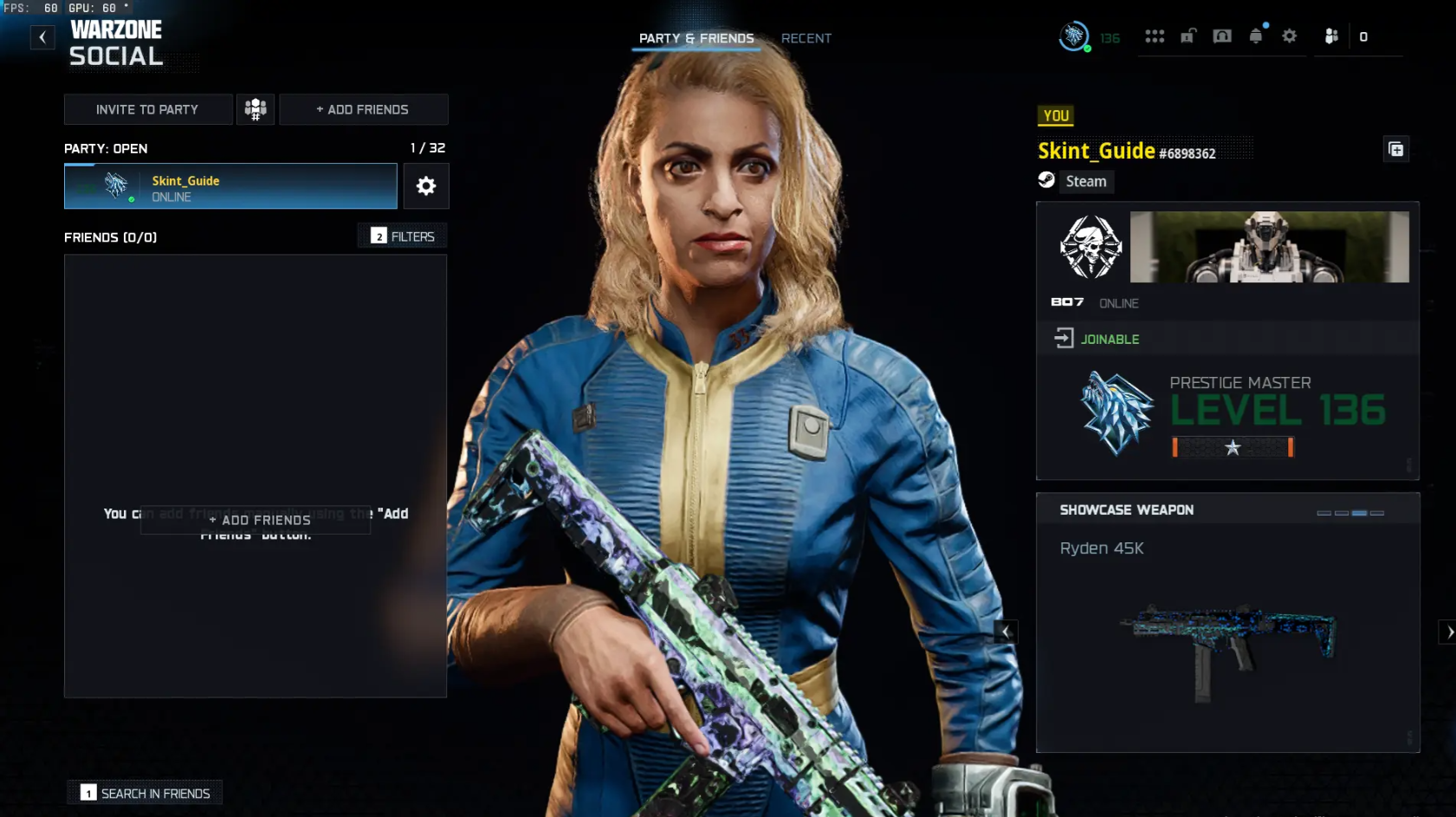Click the locker icon in the top bar
Viewport: 1456px width, 817px height.
[x=1188, y=36]
